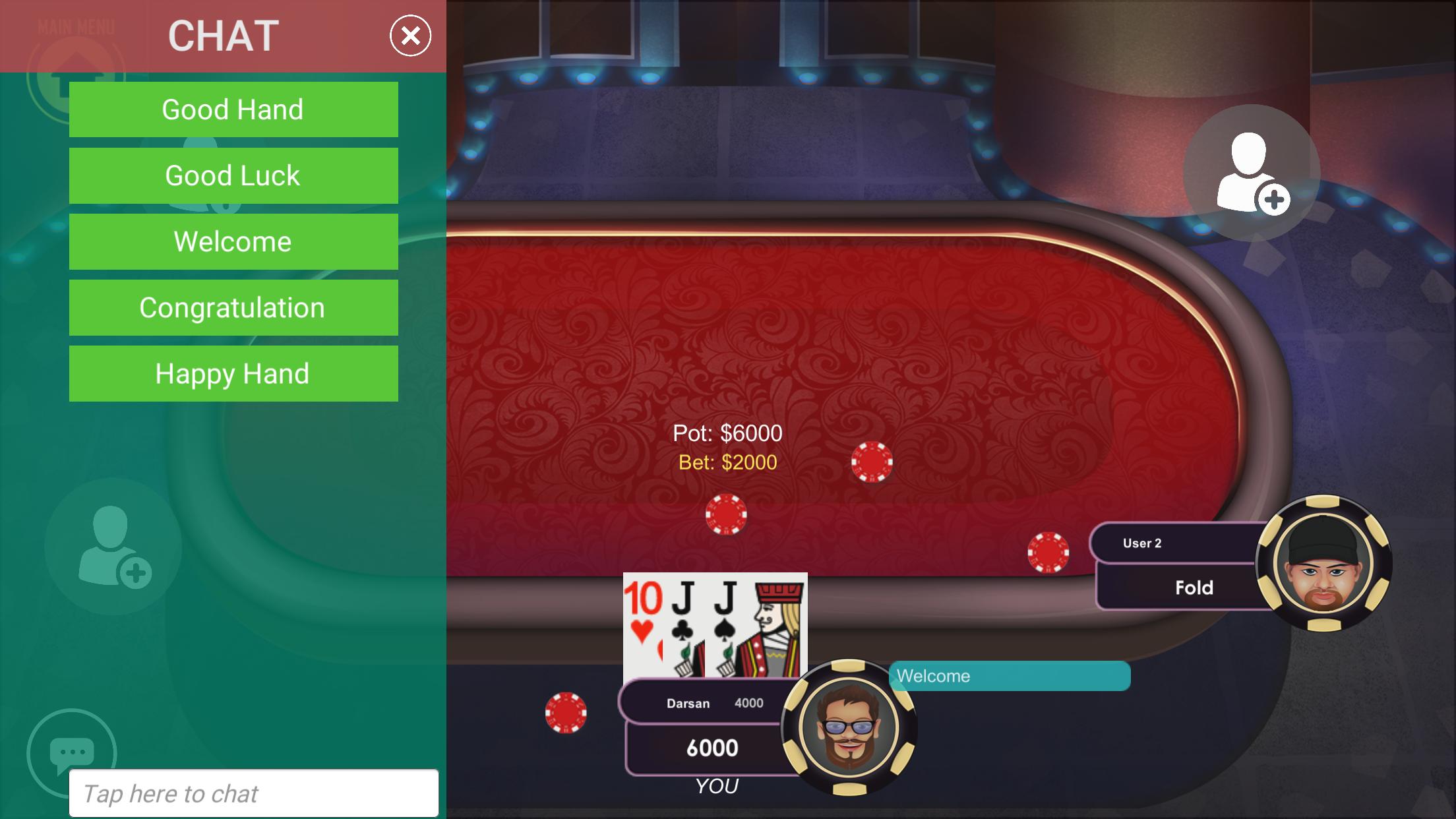
Task: Dismiss the CHAT panel with the X button
Action: [x=409, y=36]
